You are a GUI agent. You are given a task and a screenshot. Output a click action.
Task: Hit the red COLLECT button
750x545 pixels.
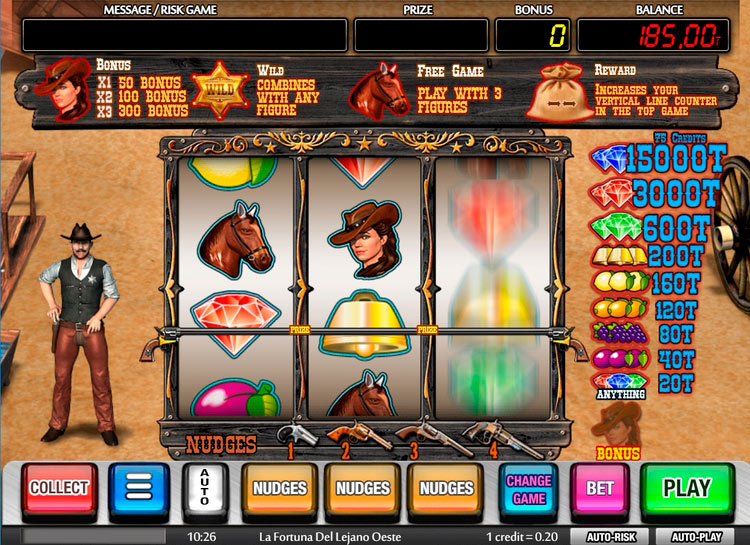click(60, 489)
